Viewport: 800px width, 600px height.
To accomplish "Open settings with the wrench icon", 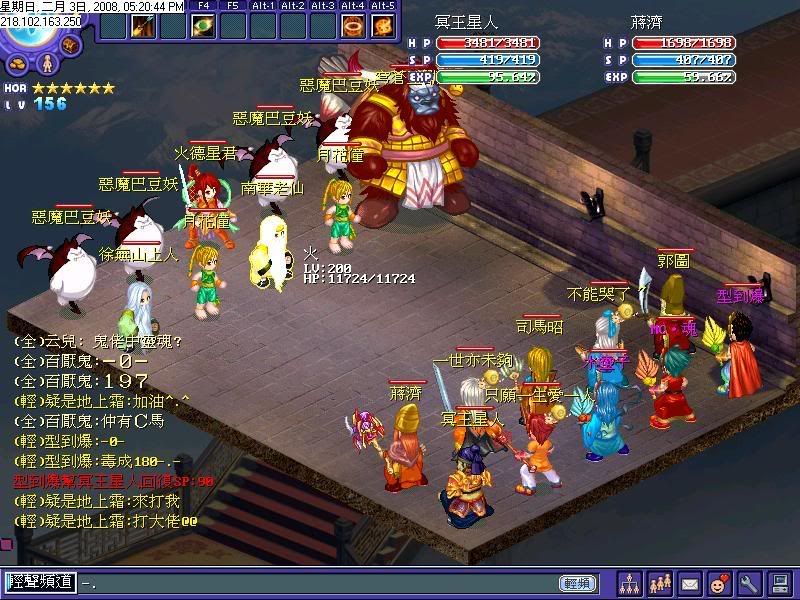I will 750,582.
